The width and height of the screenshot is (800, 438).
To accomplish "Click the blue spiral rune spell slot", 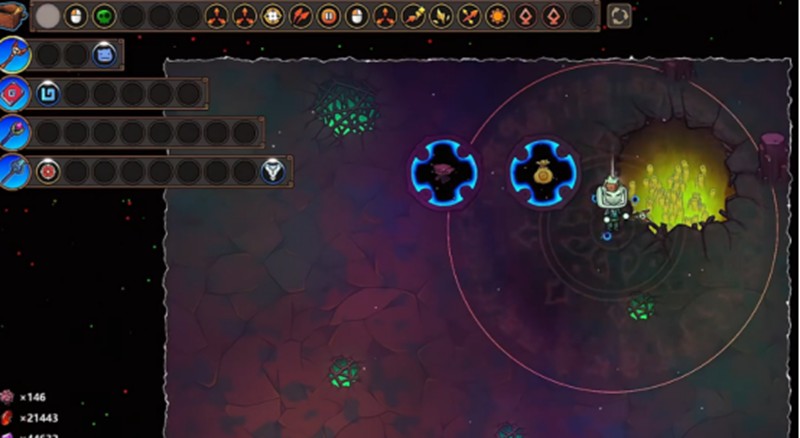I will [x=48, y=93].
